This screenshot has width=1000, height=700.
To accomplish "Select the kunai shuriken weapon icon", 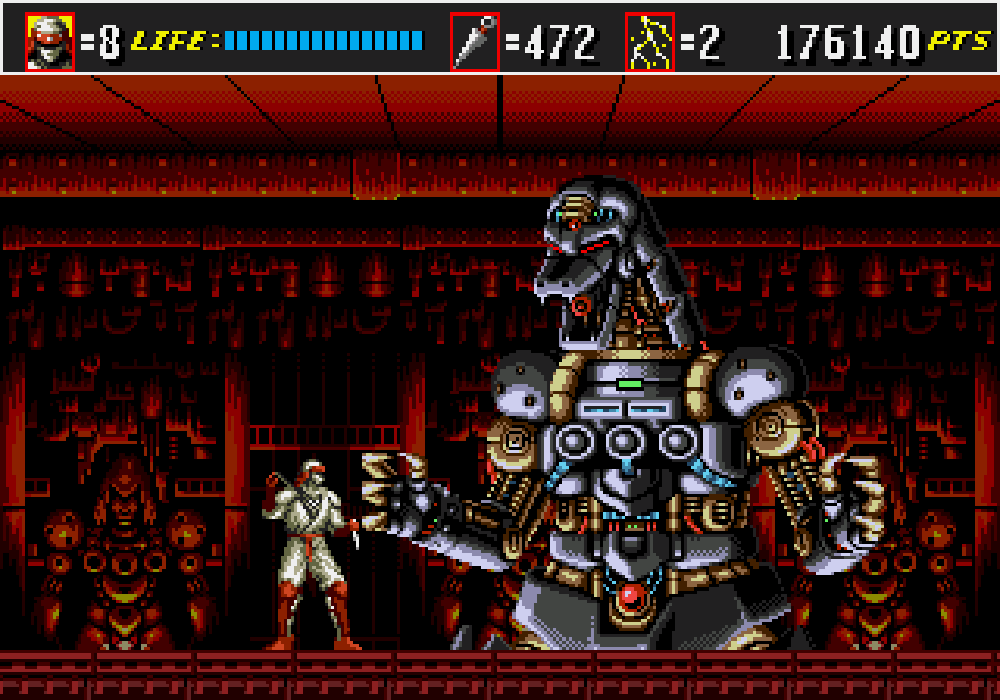I will (475, 42).
